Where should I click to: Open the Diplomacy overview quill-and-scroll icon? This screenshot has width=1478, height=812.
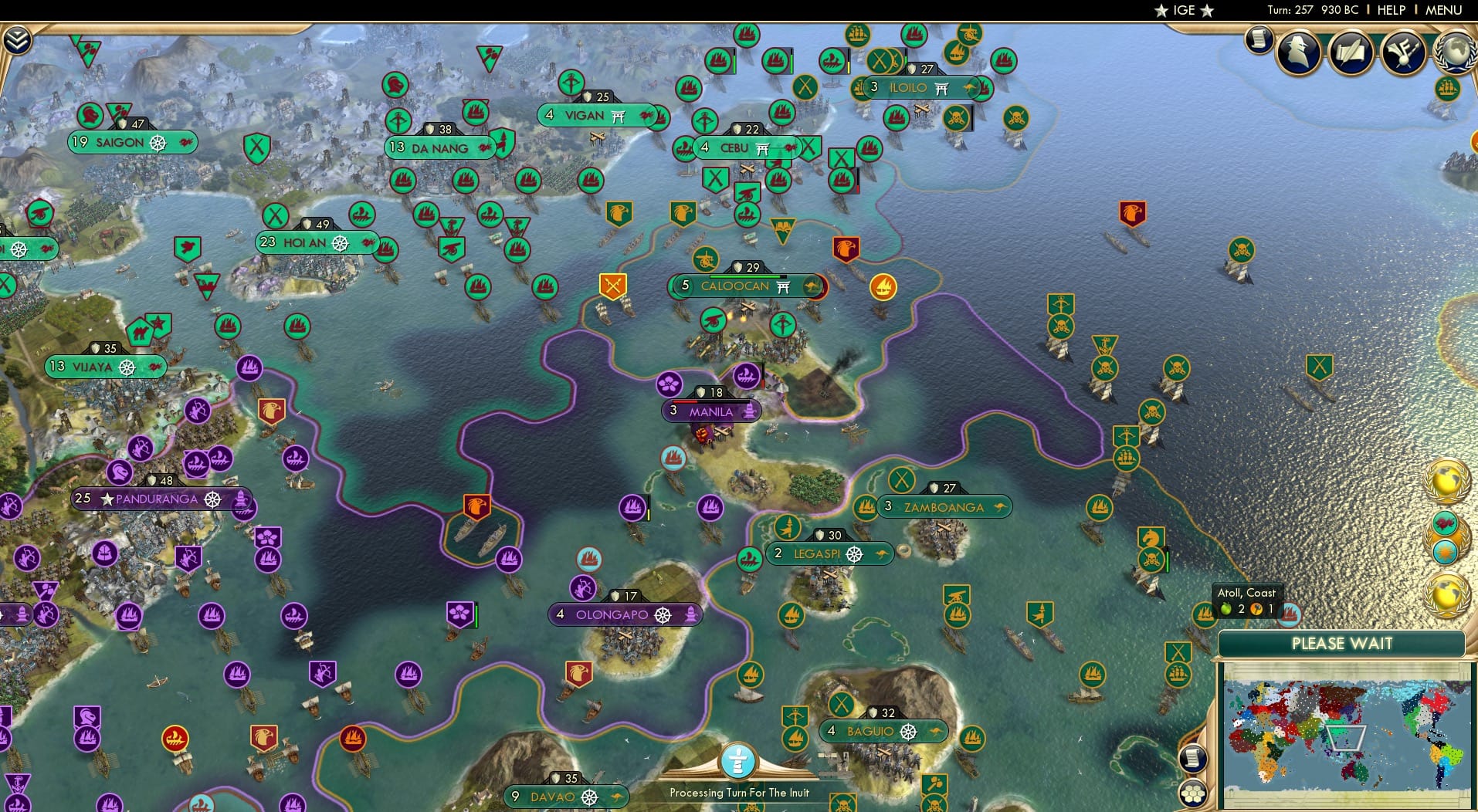click(1352, 52)
